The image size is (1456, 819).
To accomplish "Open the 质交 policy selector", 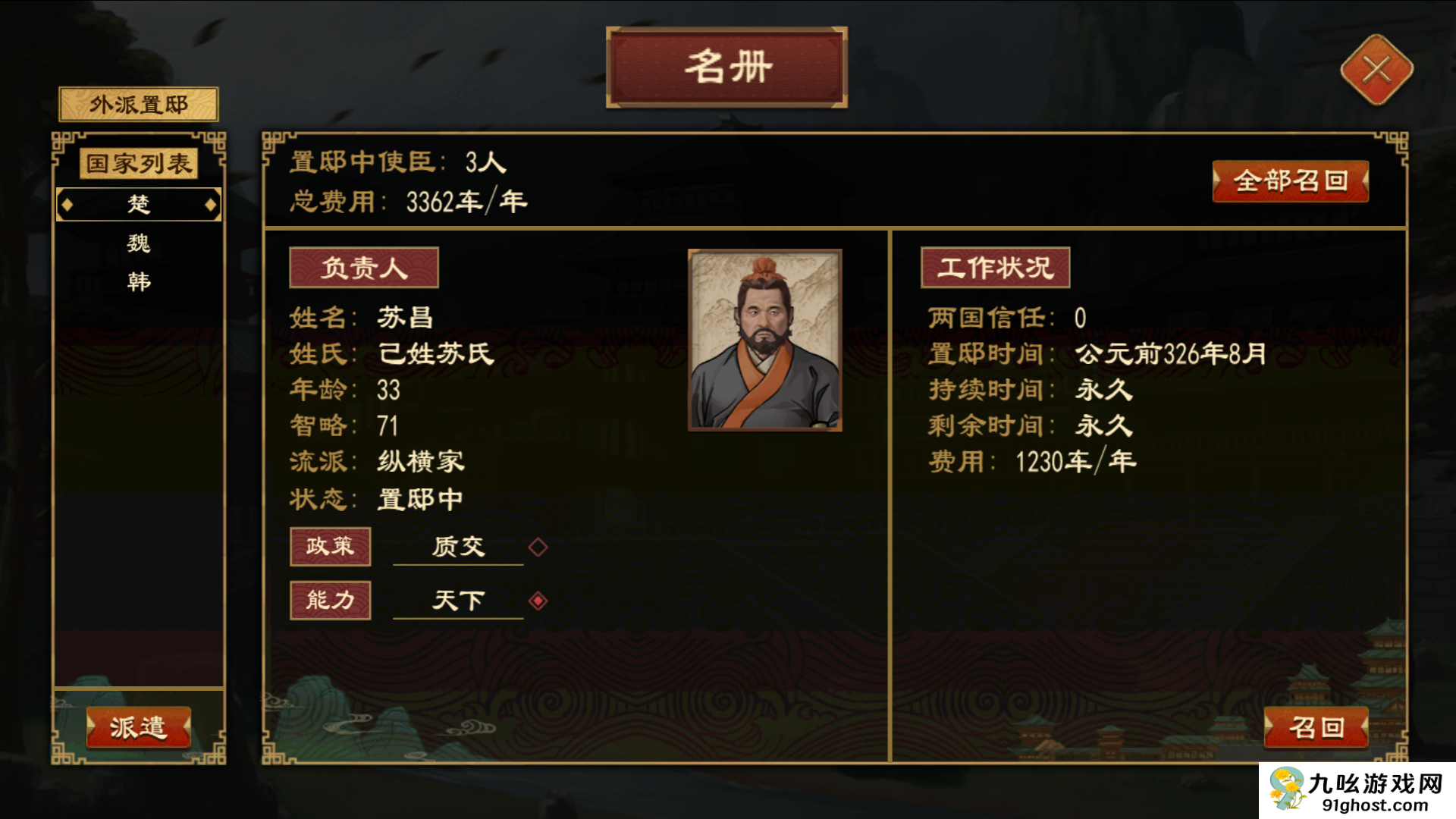I will click(458, 546).
